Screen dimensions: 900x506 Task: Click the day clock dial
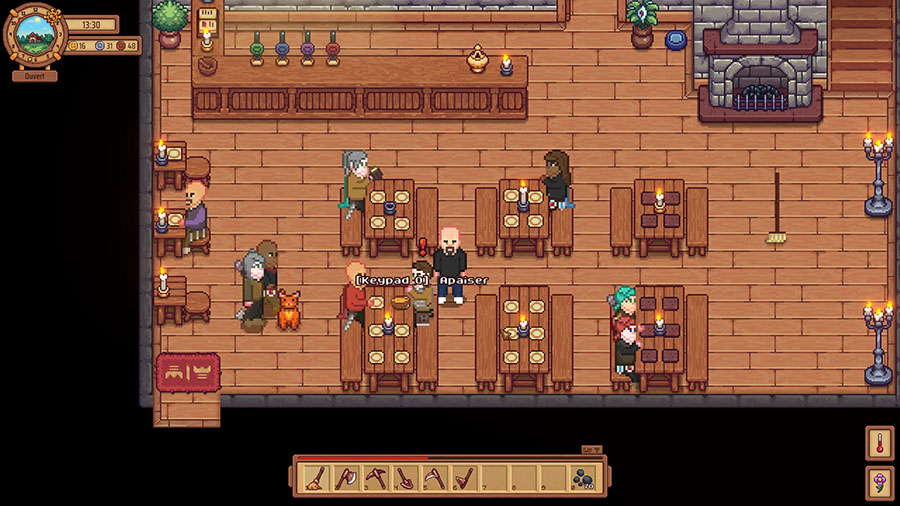coord(35,34)
